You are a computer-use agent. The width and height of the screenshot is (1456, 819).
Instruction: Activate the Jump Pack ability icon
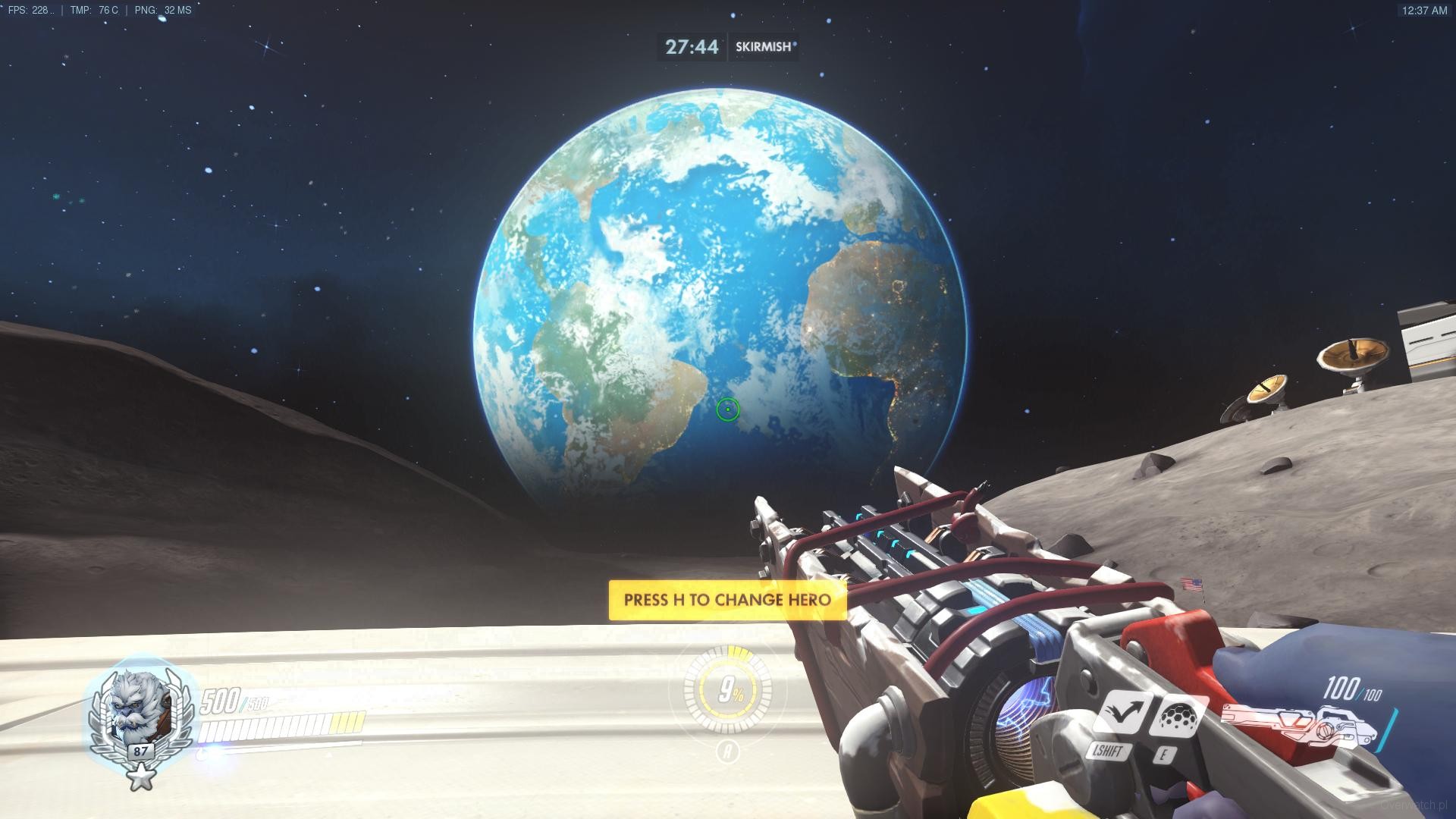click(x=1121, y=714)
